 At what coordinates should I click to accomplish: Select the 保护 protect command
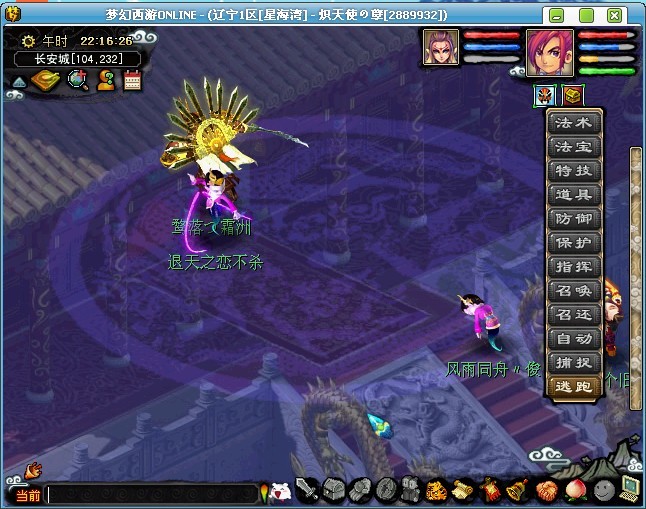pyautogui.click(x=574, y=243)
